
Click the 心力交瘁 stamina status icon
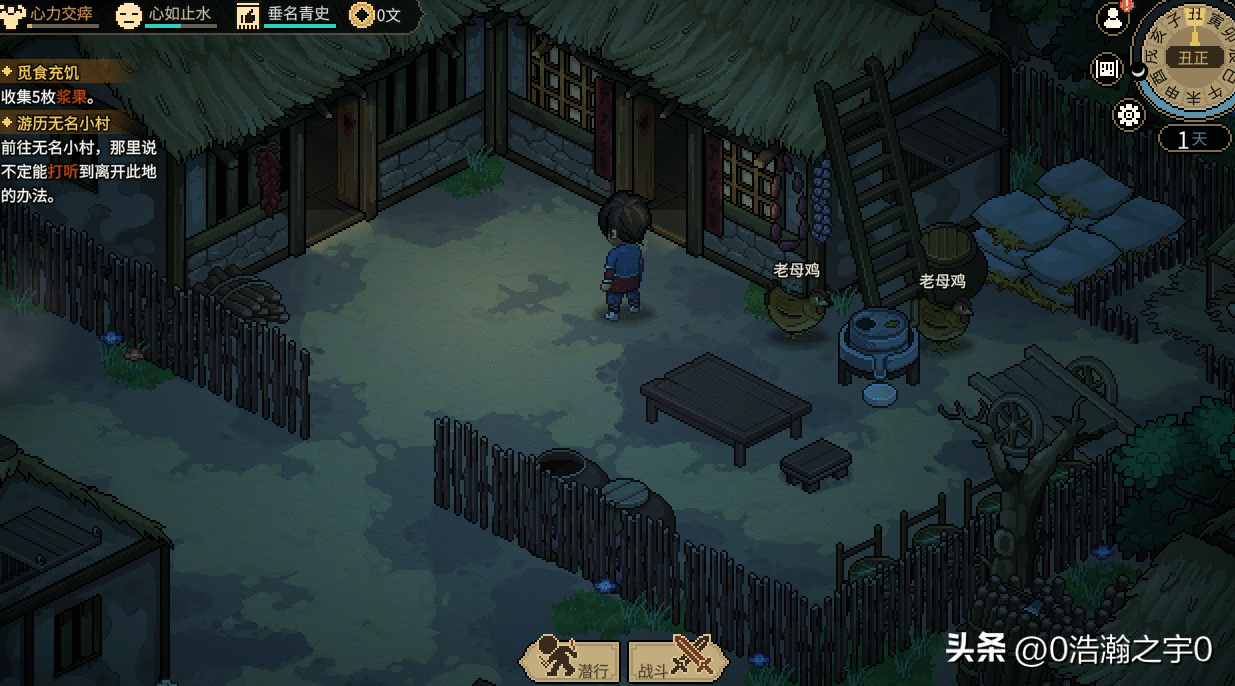[14, 15]
